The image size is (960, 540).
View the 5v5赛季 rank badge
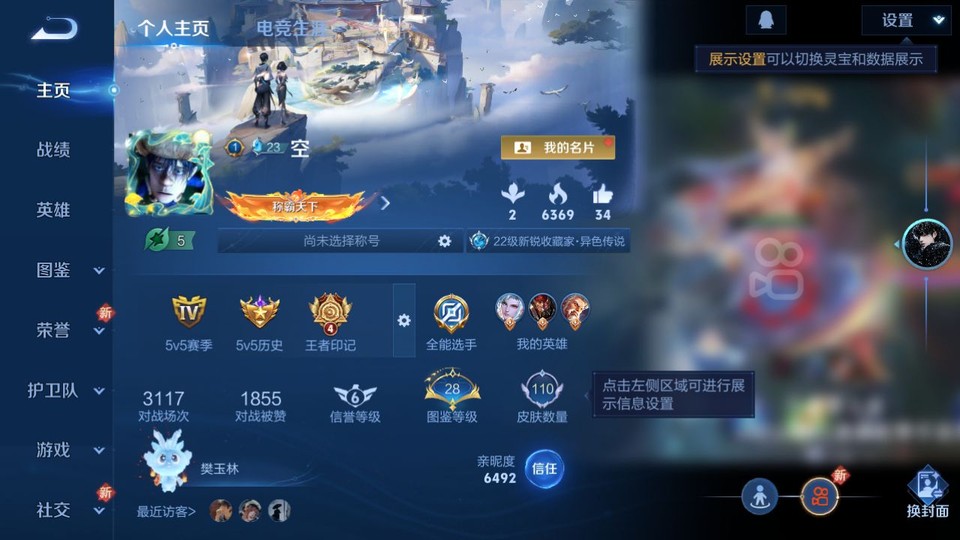tap(189, 321)
